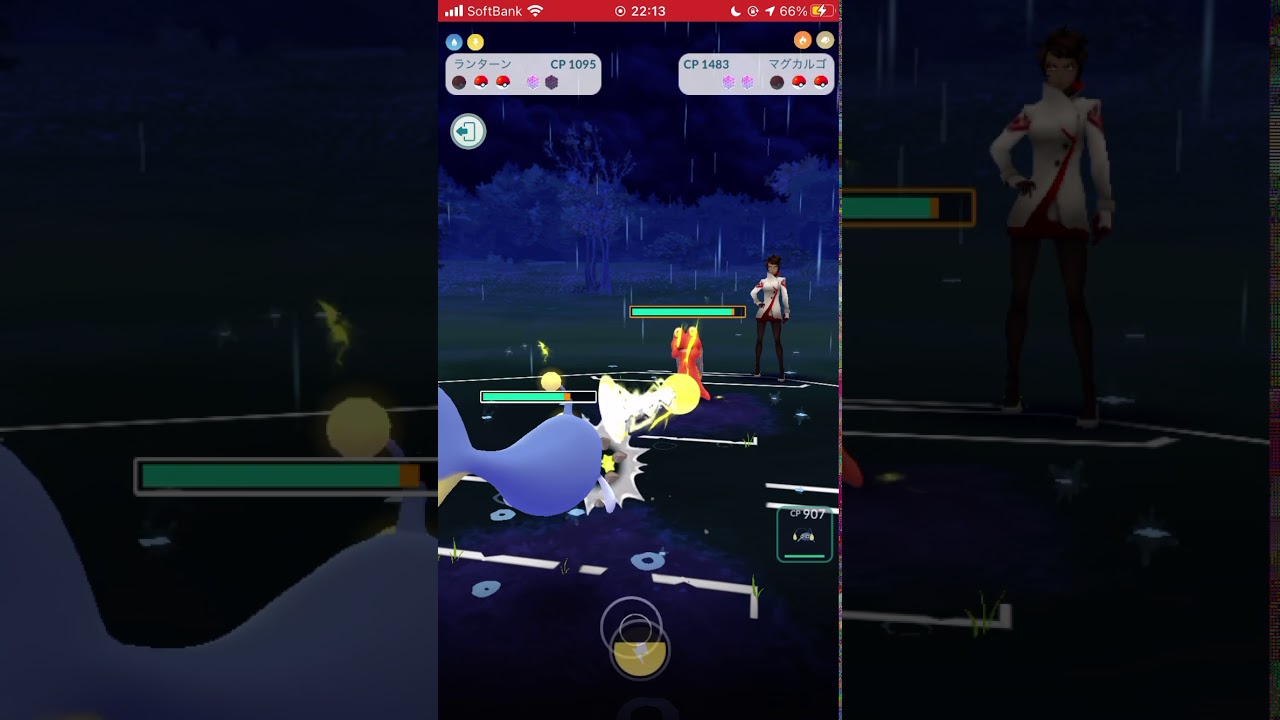This screenshot has width=1280, height=720.
Task: Tap Lanturn's Electric type icon
Action: click(475, 42)
